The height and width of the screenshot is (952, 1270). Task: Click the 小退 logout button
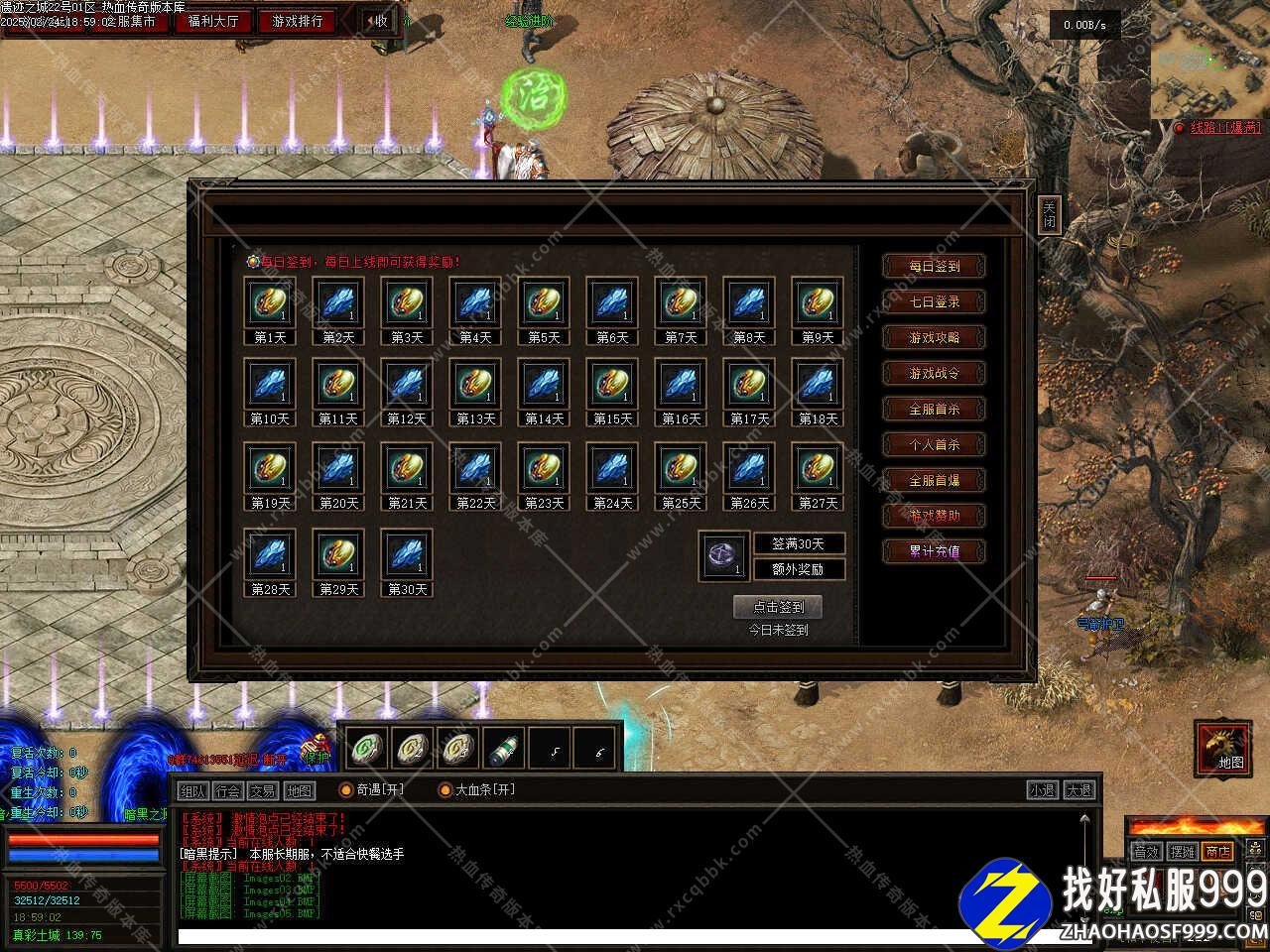click(1042, 790)
